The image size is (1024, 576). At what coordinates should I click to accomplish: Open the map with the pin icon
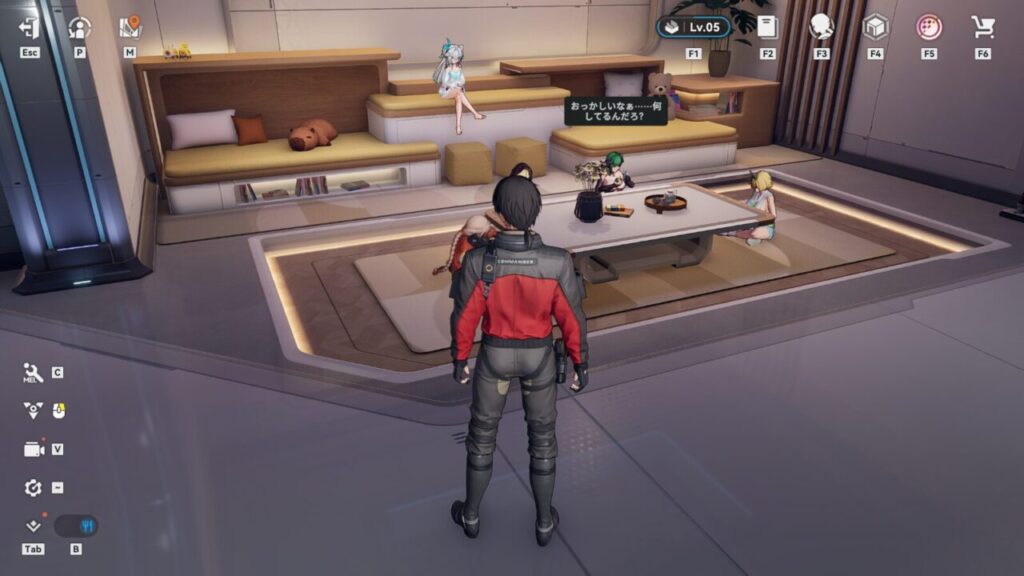pos(130,28)
